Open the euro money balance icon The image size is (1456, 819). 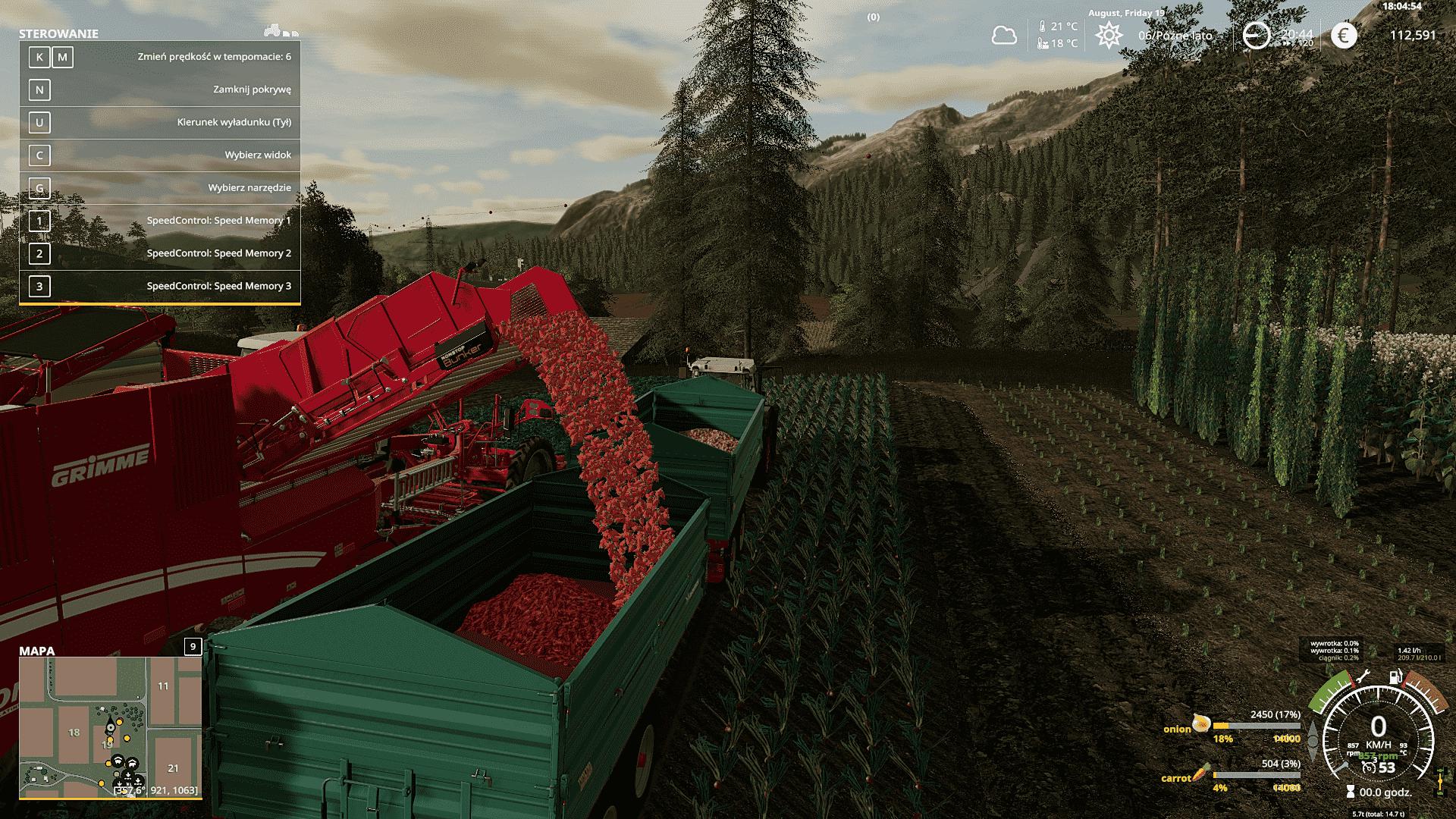pyautogui.click(x=1344, y=35)
